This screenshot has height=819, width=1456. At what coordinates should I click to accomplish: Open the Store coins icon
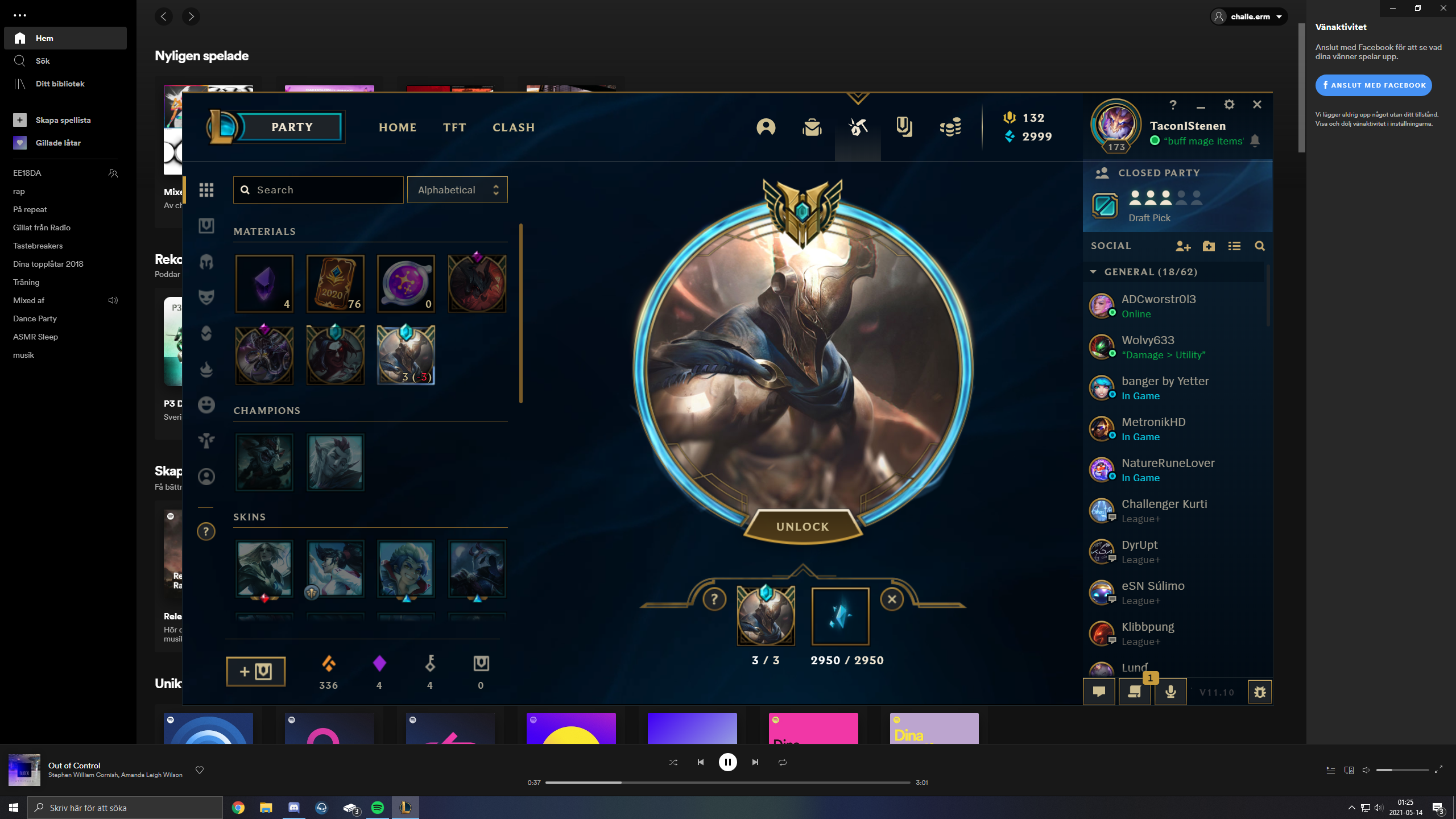(x=950, y=128)
